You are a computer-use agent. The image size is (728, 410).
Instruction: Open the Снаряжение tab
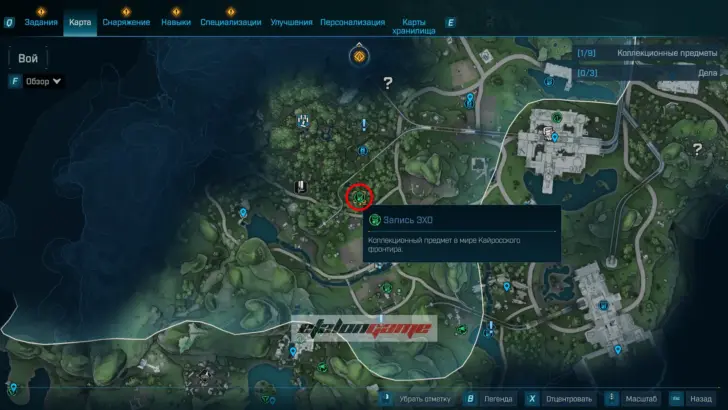(x=126, y=22)
